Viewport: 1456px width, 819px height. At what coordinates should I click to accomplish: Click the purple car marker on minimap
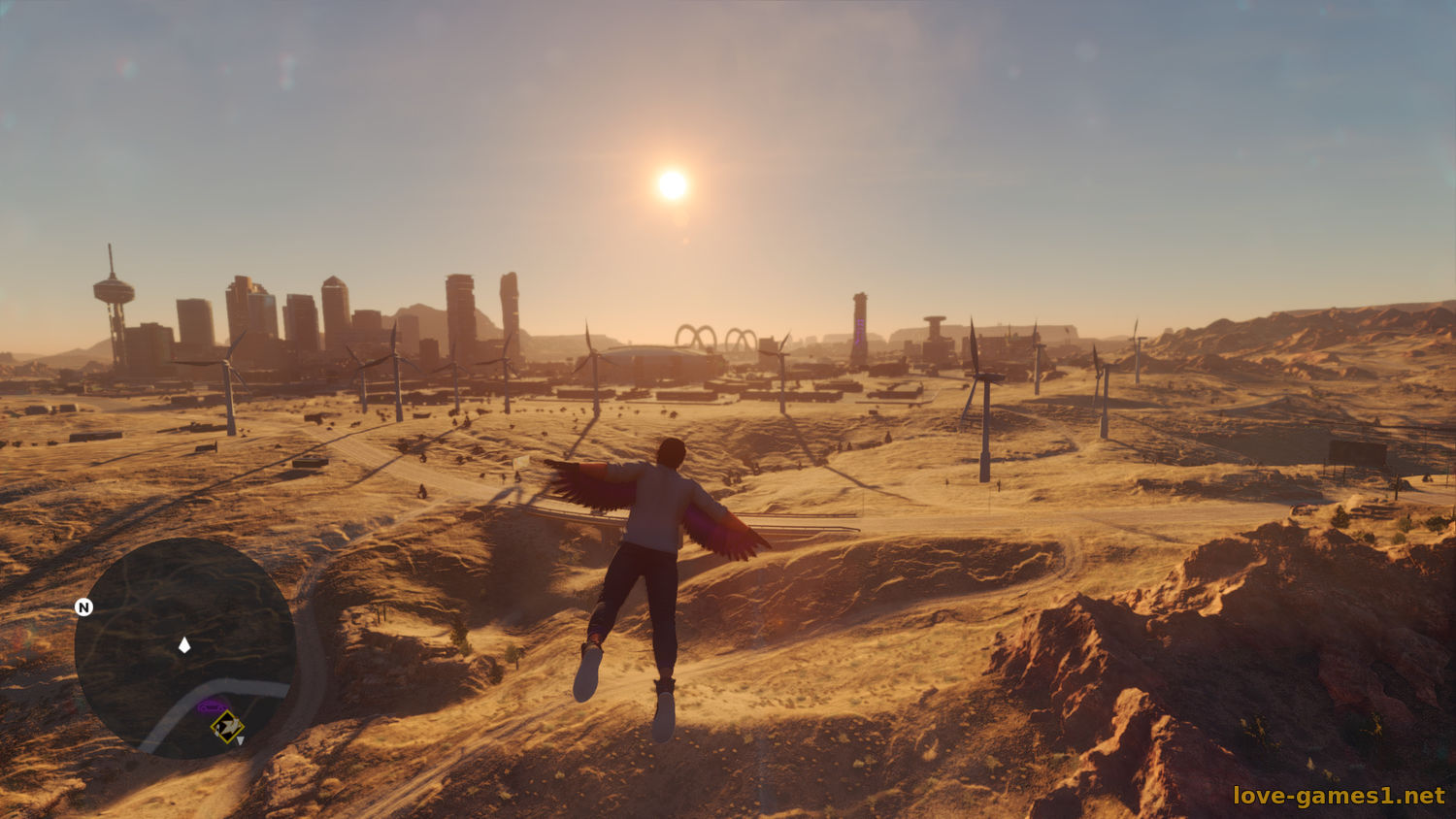pyautogui.click(x=210, y=705)
